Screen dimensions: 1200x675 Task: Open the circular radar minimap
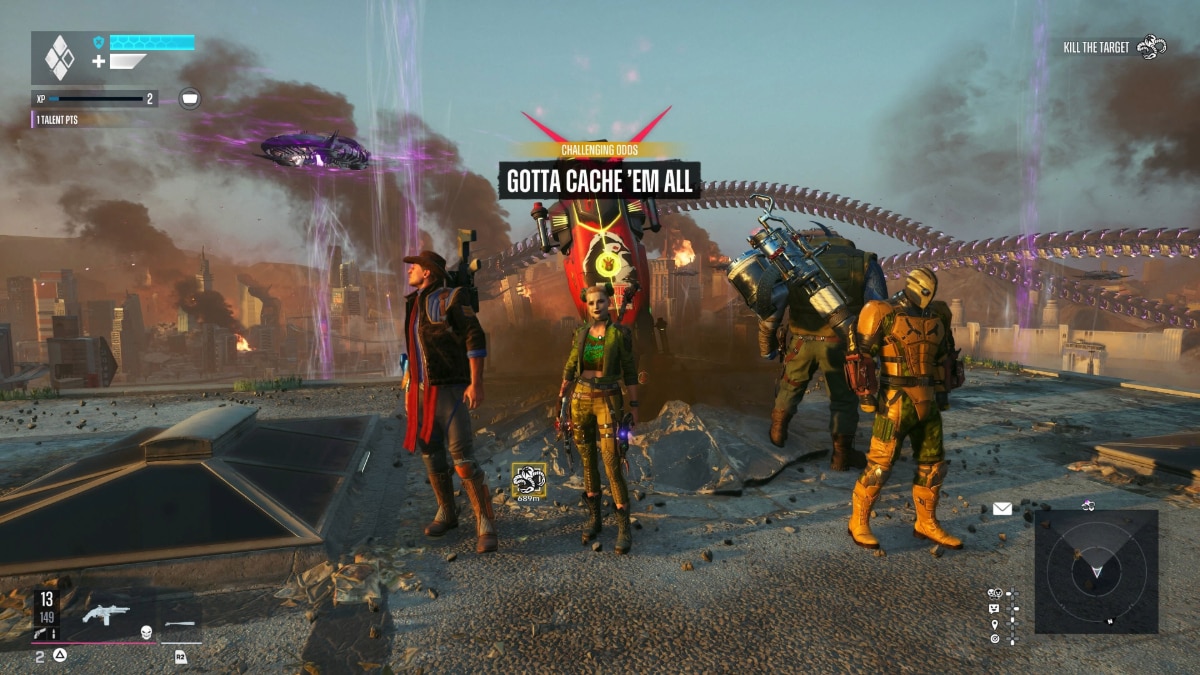click(1096, 571)
